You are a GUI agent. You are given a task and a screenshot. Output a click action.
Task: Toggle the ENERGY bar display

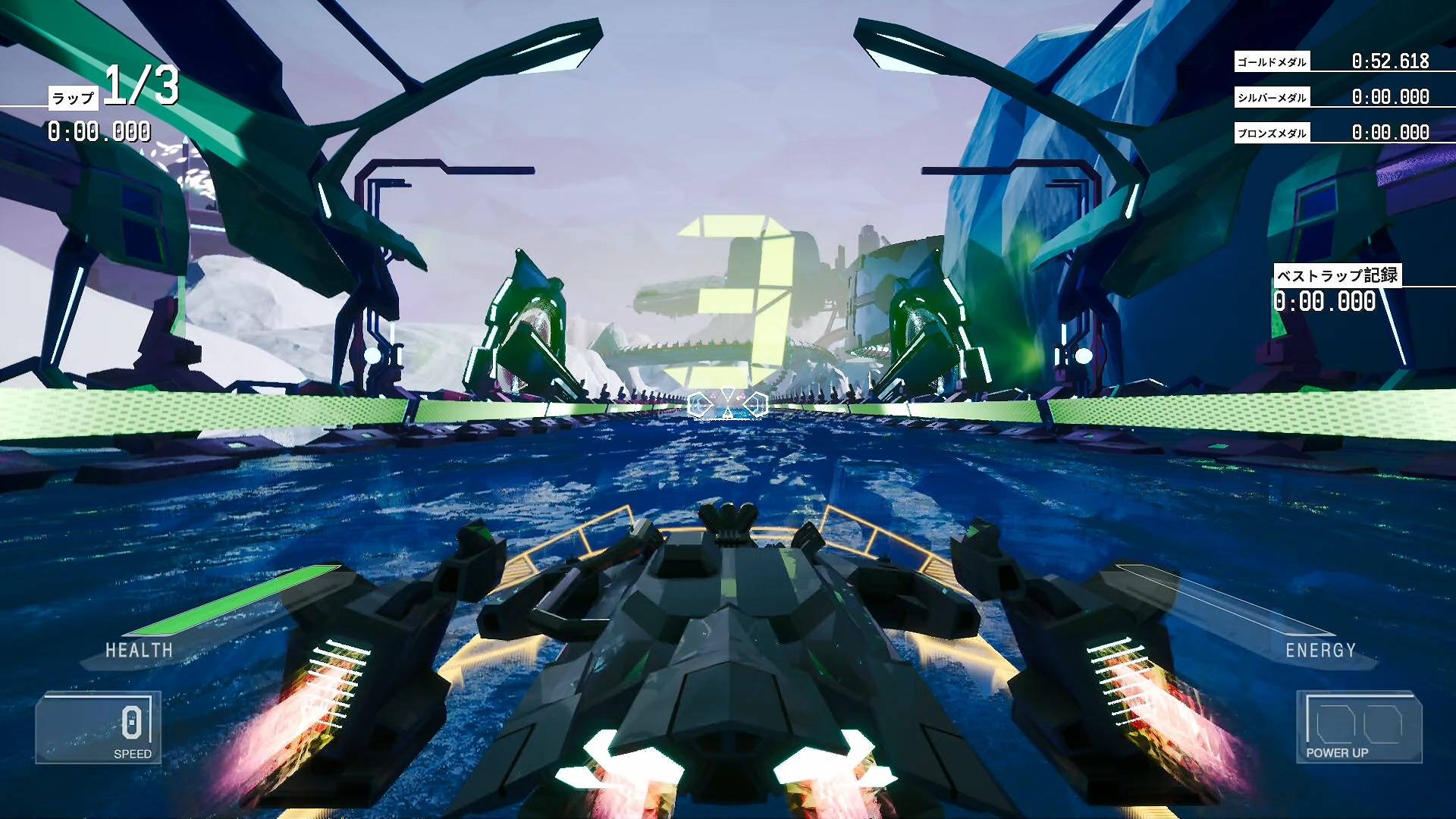(1319, 649)
